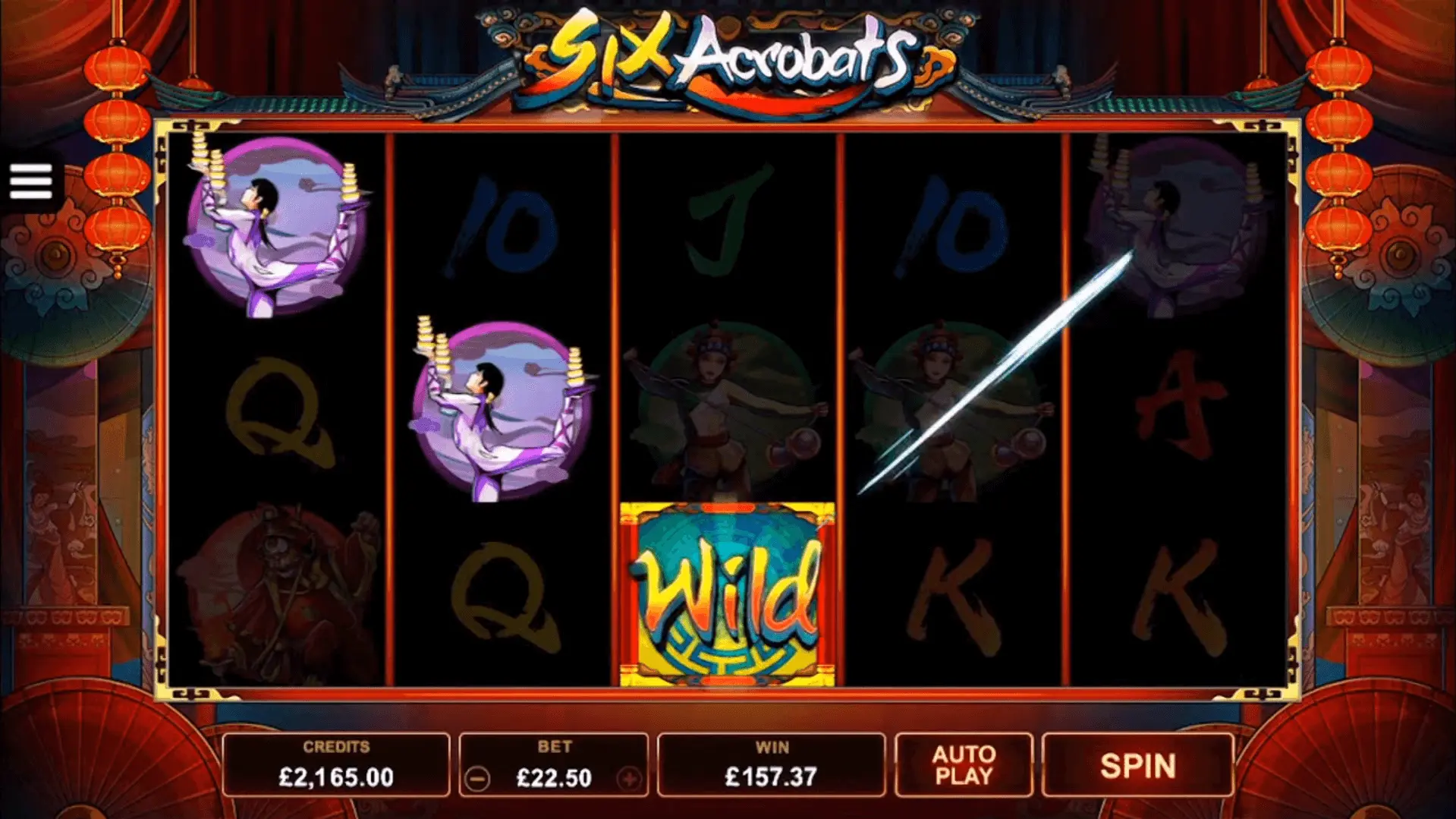Start Auto Play
This screenshot has height=819, width=1456.
point(964,766)
